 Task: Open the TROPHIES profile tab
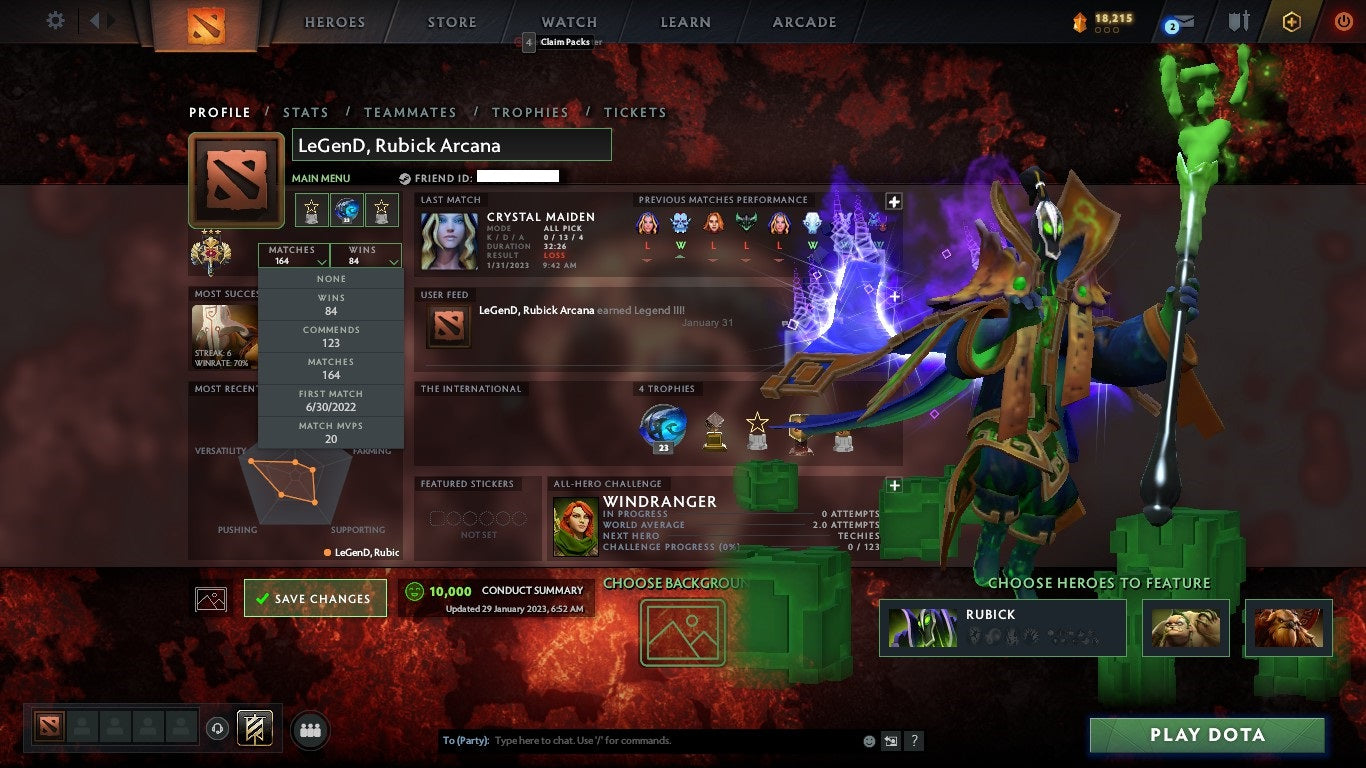tap(531, 112)
